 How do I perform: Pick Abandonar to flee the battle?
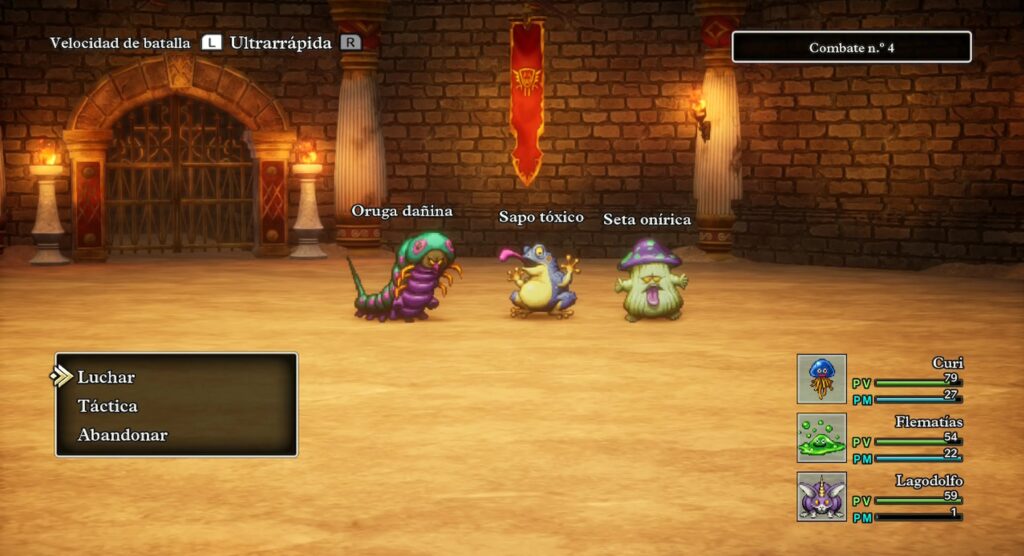click(122, 435)
